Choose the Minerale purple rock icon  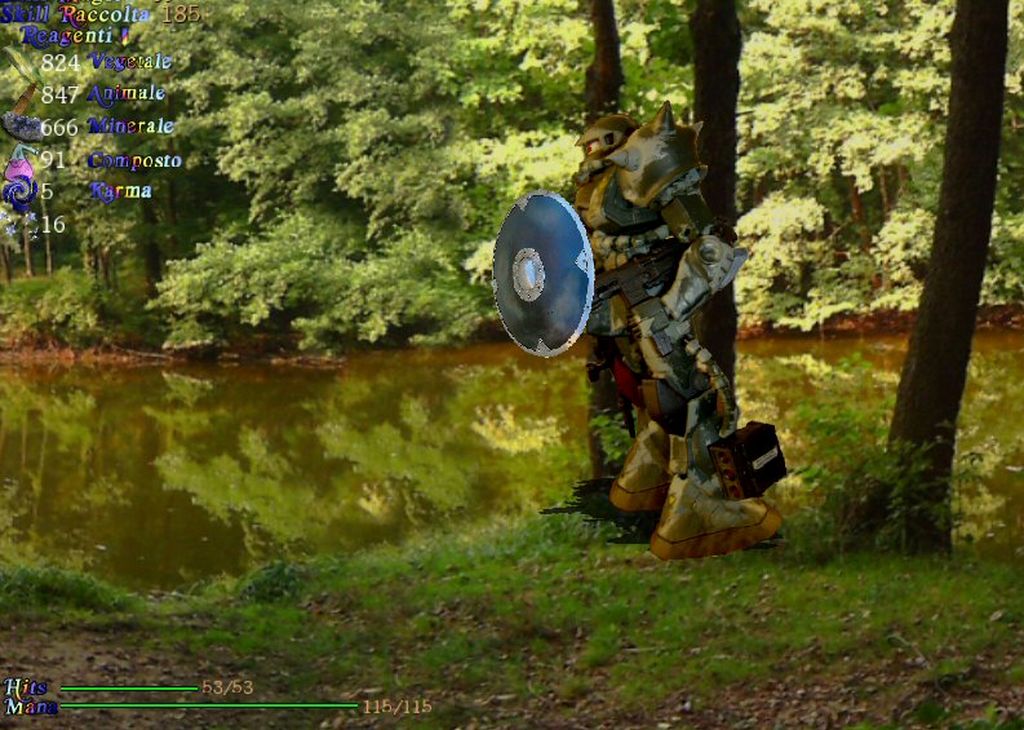coord(20,127)
